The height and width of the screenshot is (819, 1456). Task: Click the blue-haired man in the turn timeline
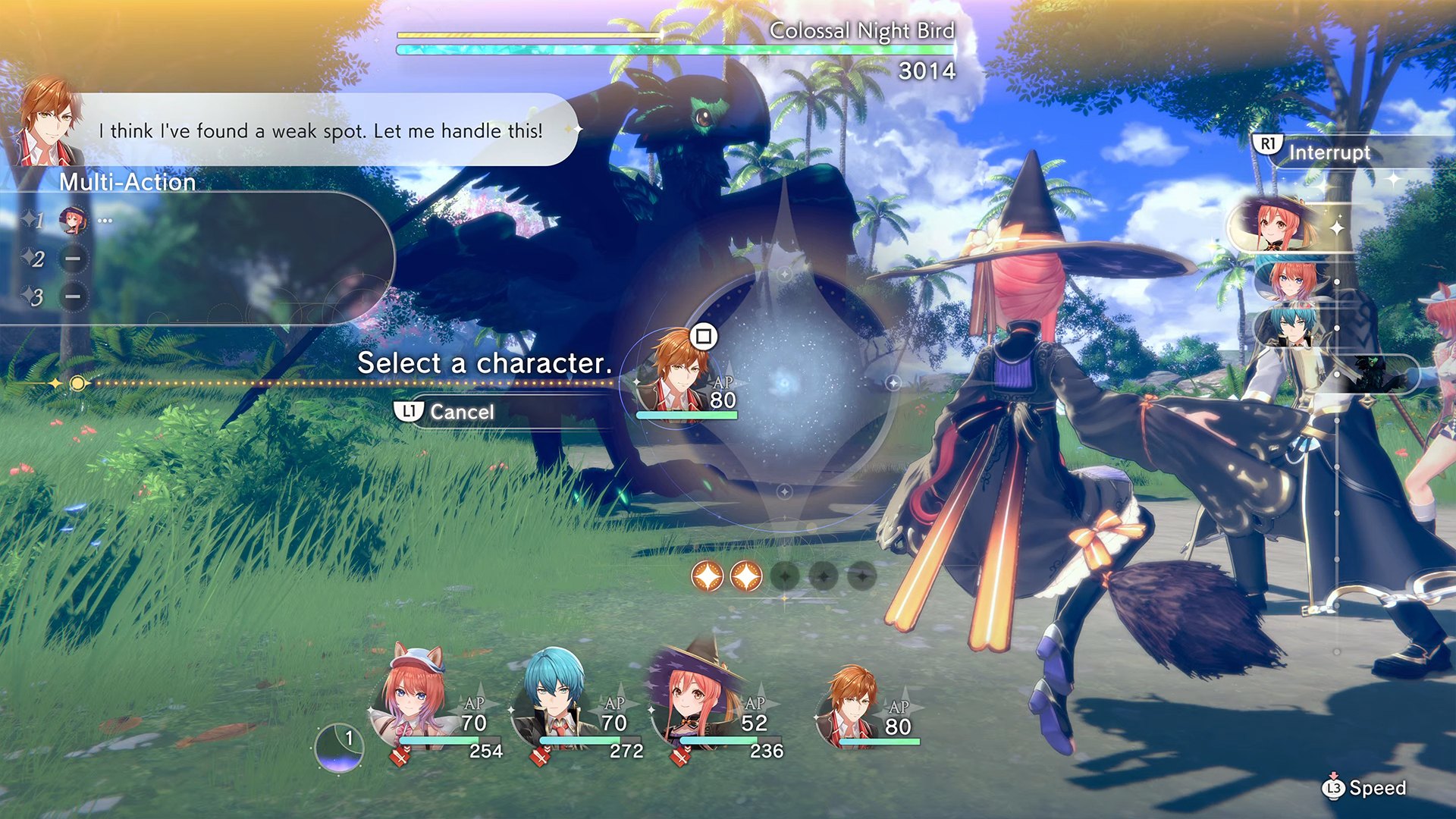[x=1290, y=324]
